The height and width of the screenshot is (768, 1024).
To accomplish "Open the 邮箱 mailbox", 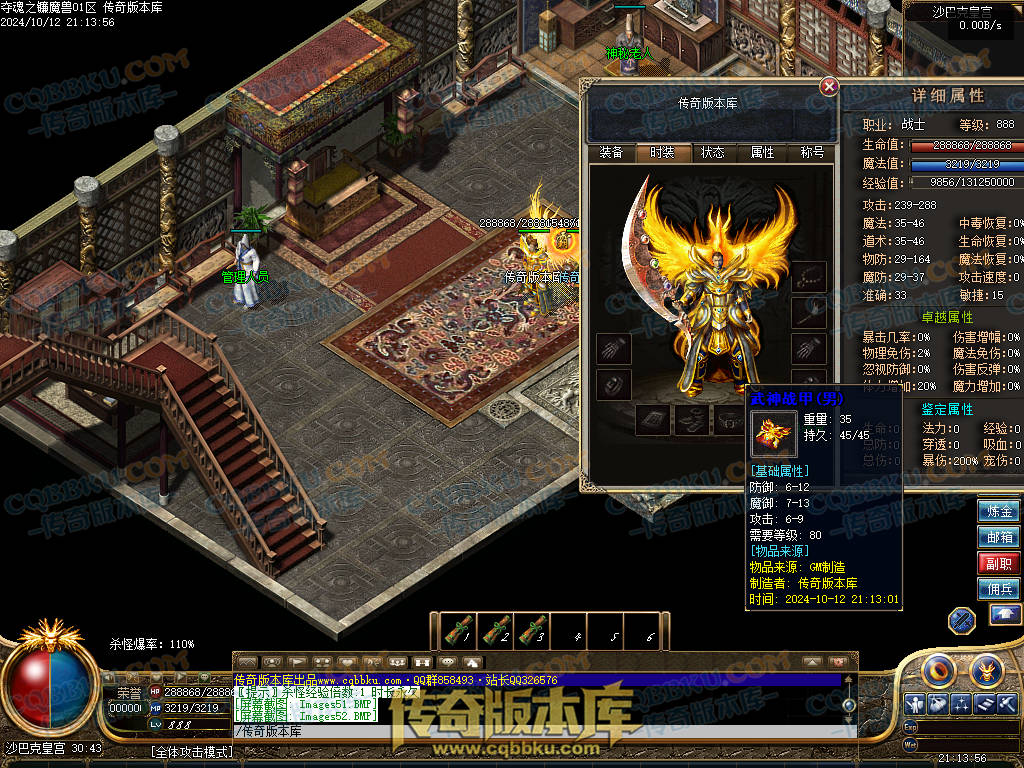I will [x=999, y=537].
